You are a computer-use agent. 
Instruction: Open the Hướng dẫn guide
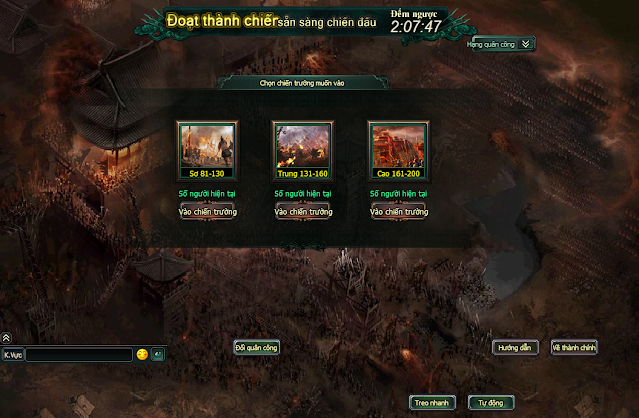pos(516,347)
